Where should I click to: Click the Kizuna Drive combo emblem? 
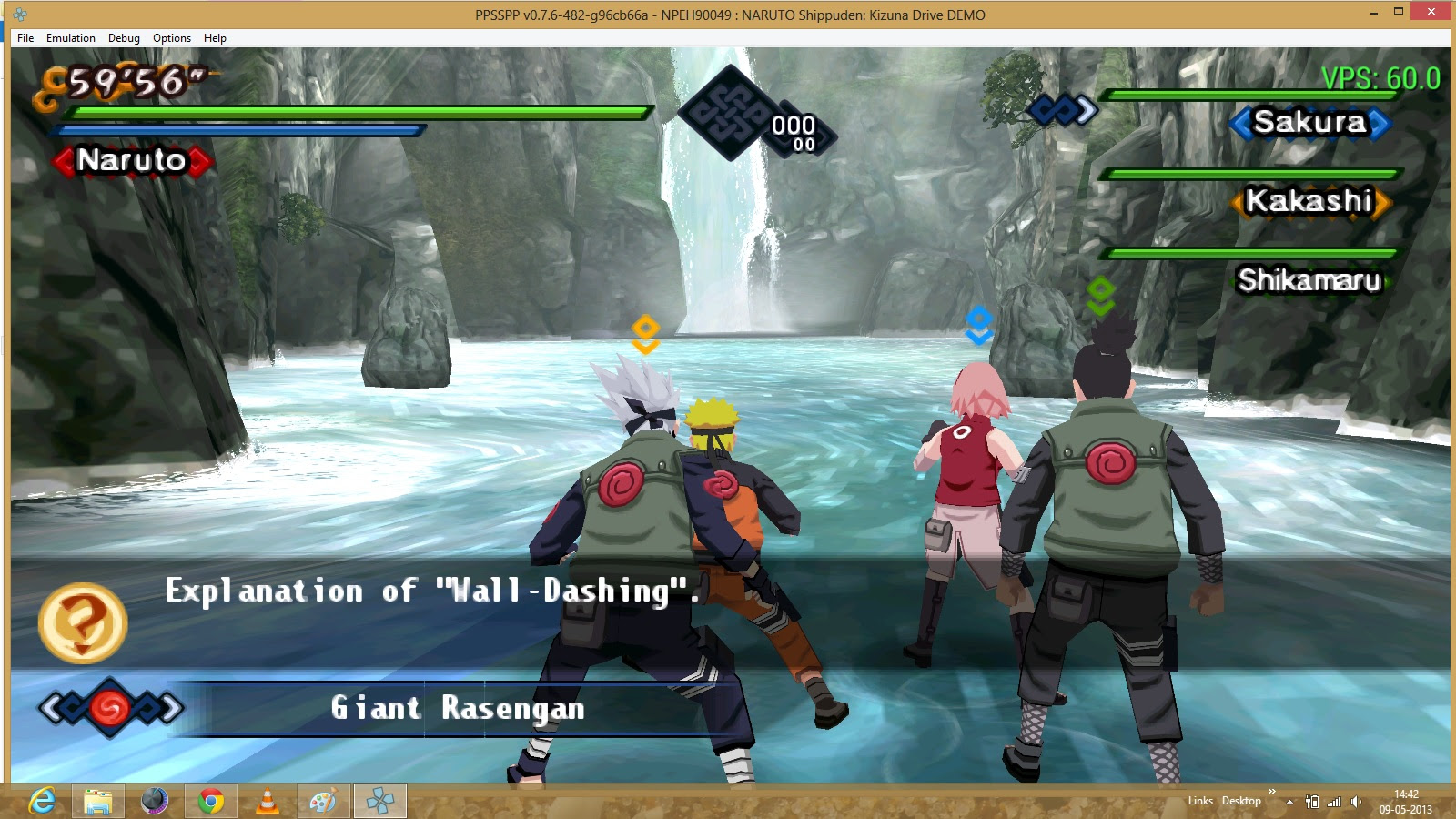pyautogui.click(x=728, y=113)
